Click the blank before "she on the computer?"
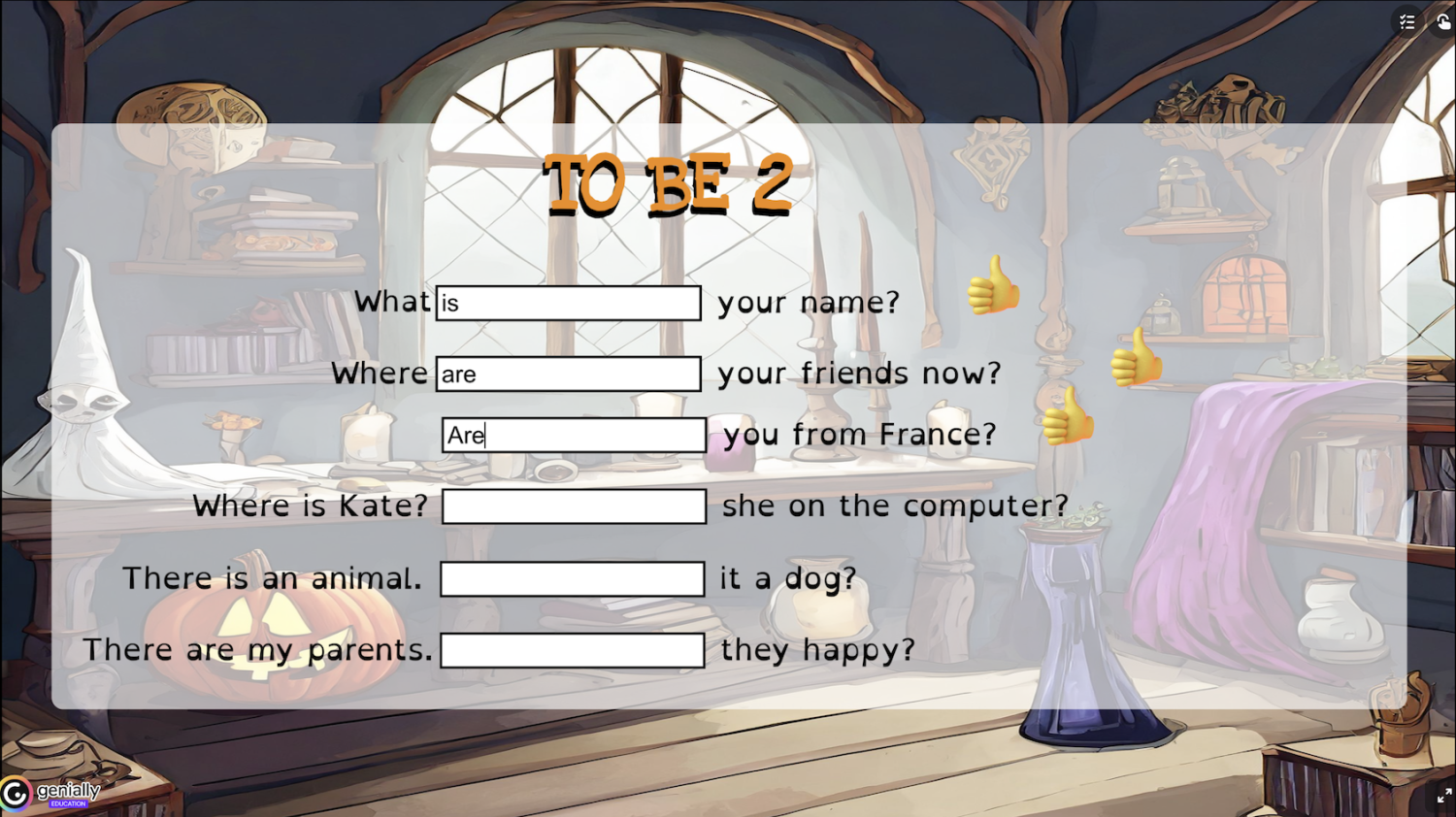Viewport: 1456px width, 817px height. coord(574,507)
